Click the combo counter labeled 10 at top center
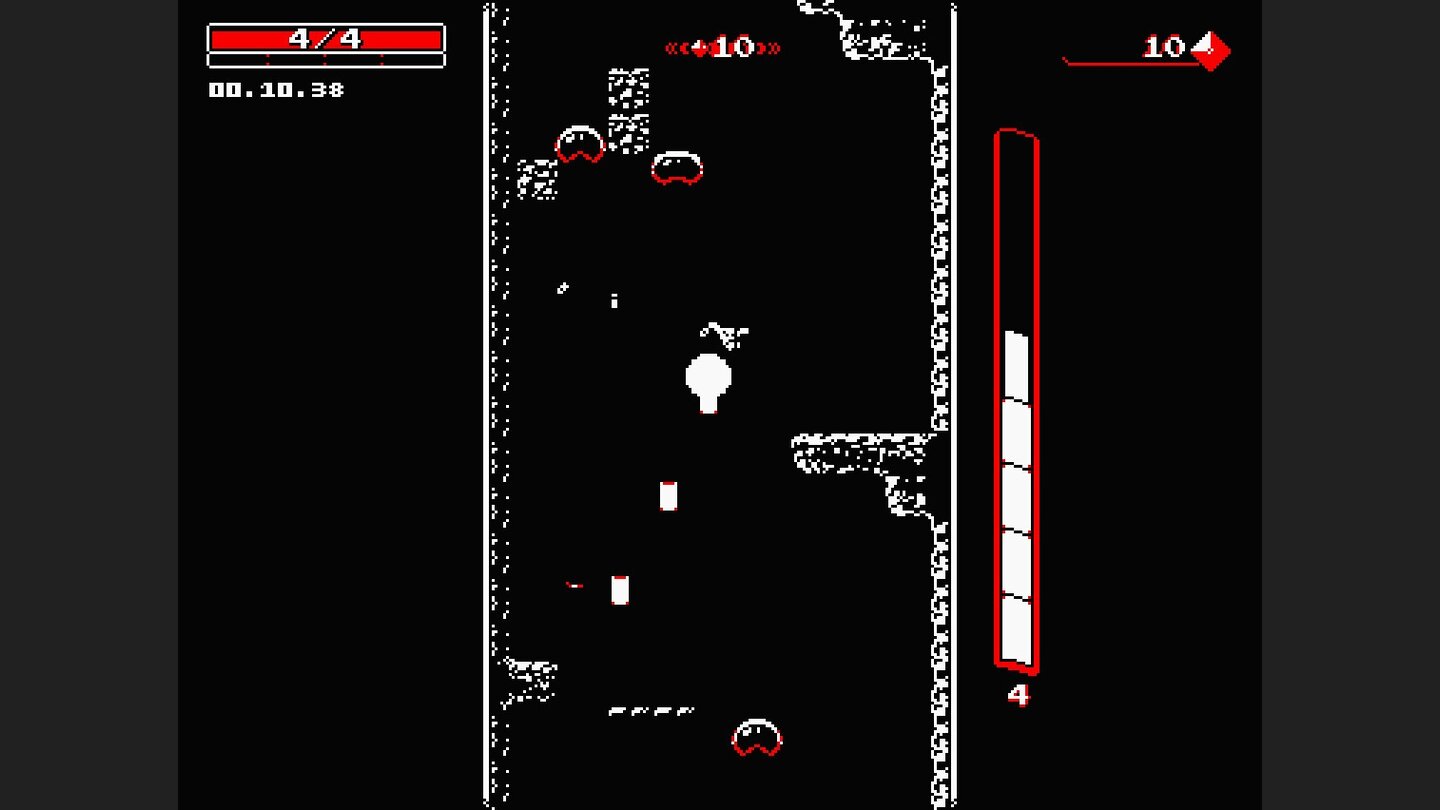This screenshot has height=810, width=1440. point(728,47)
